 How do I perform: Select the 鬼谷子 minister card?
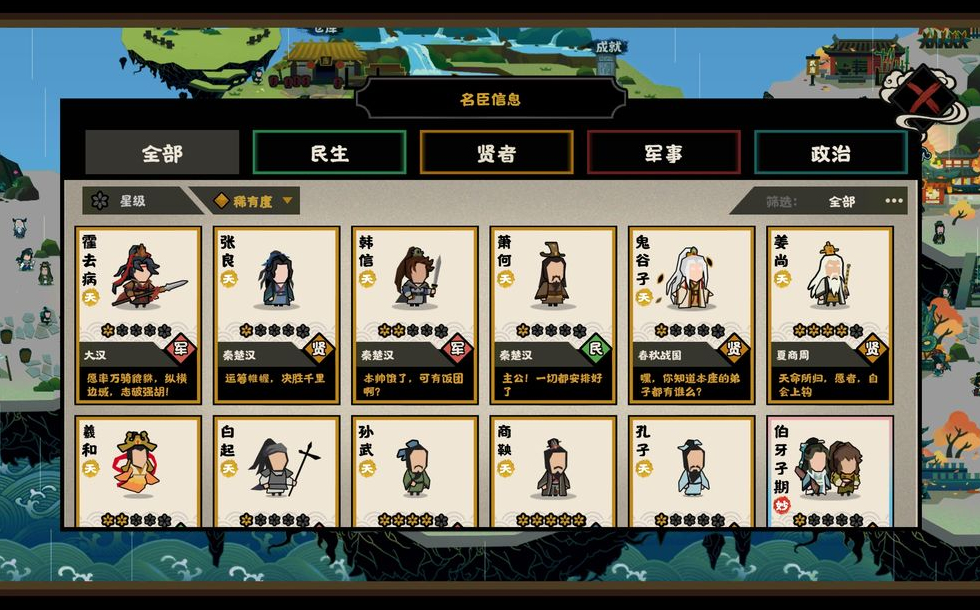point(691,314)
